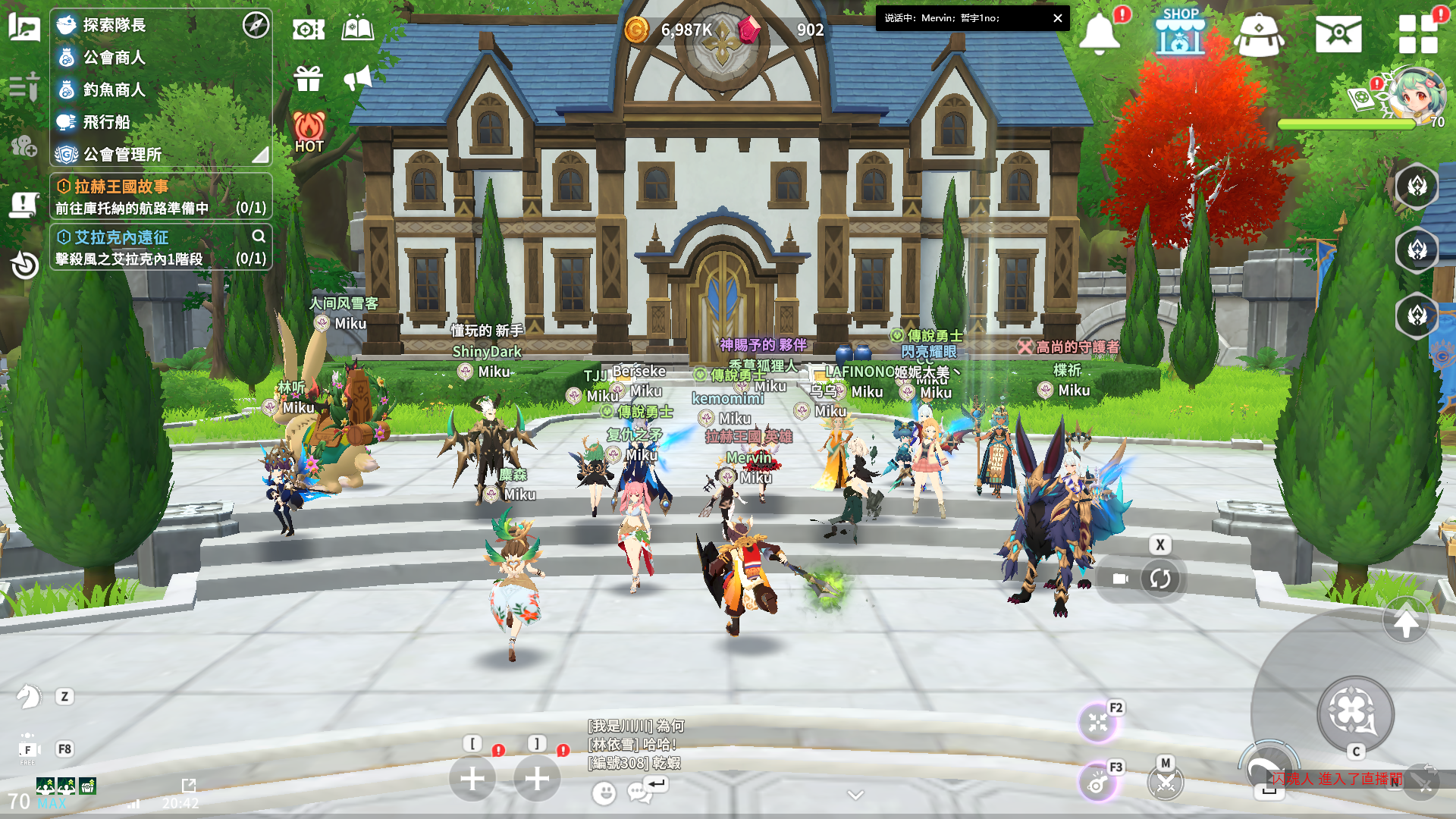Open the 拉赫王國故事 quest tracker
Screen dimensions: 1456x819
[161, 196]
